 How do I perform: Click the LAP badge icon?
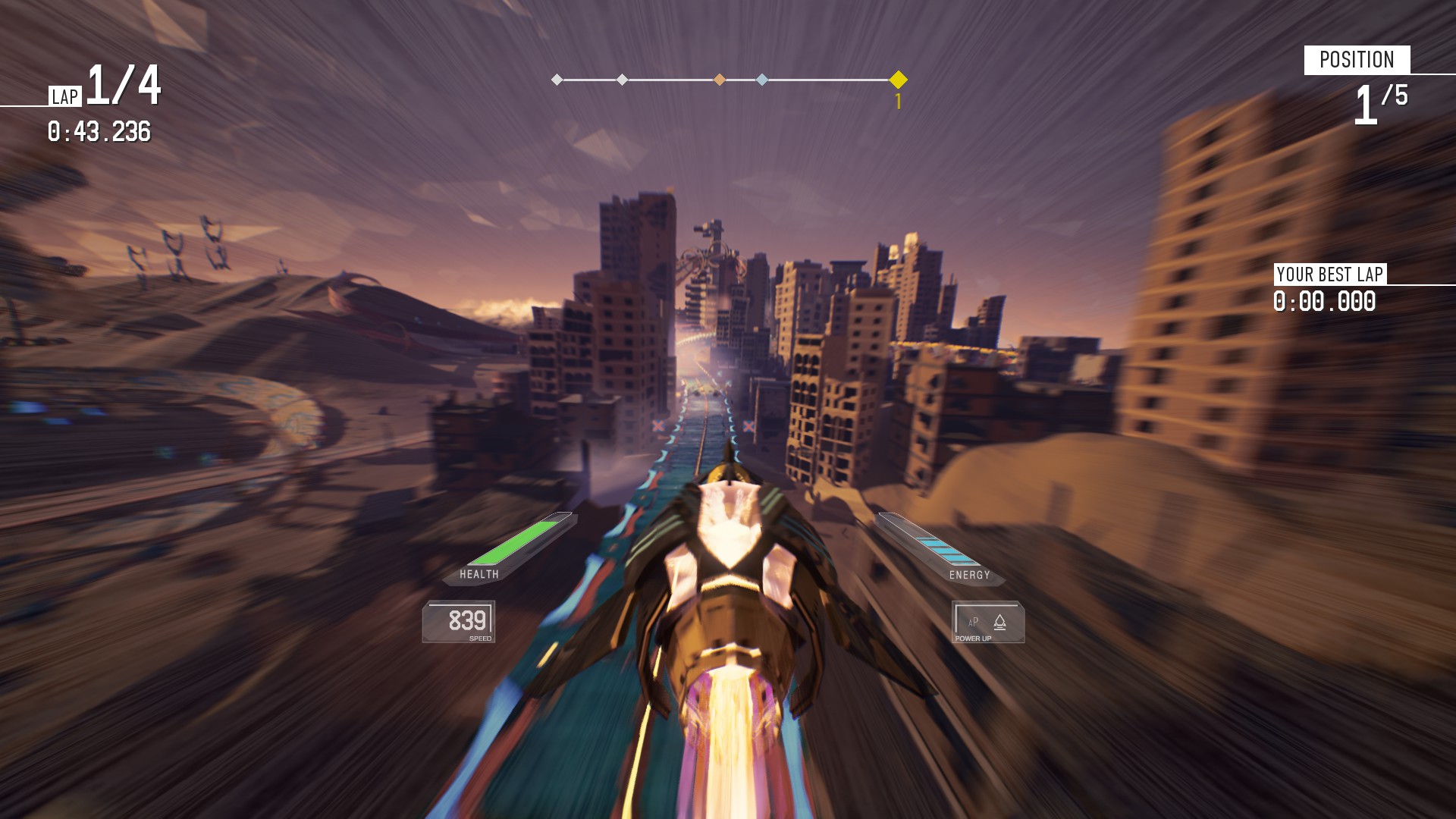(67, 96)
